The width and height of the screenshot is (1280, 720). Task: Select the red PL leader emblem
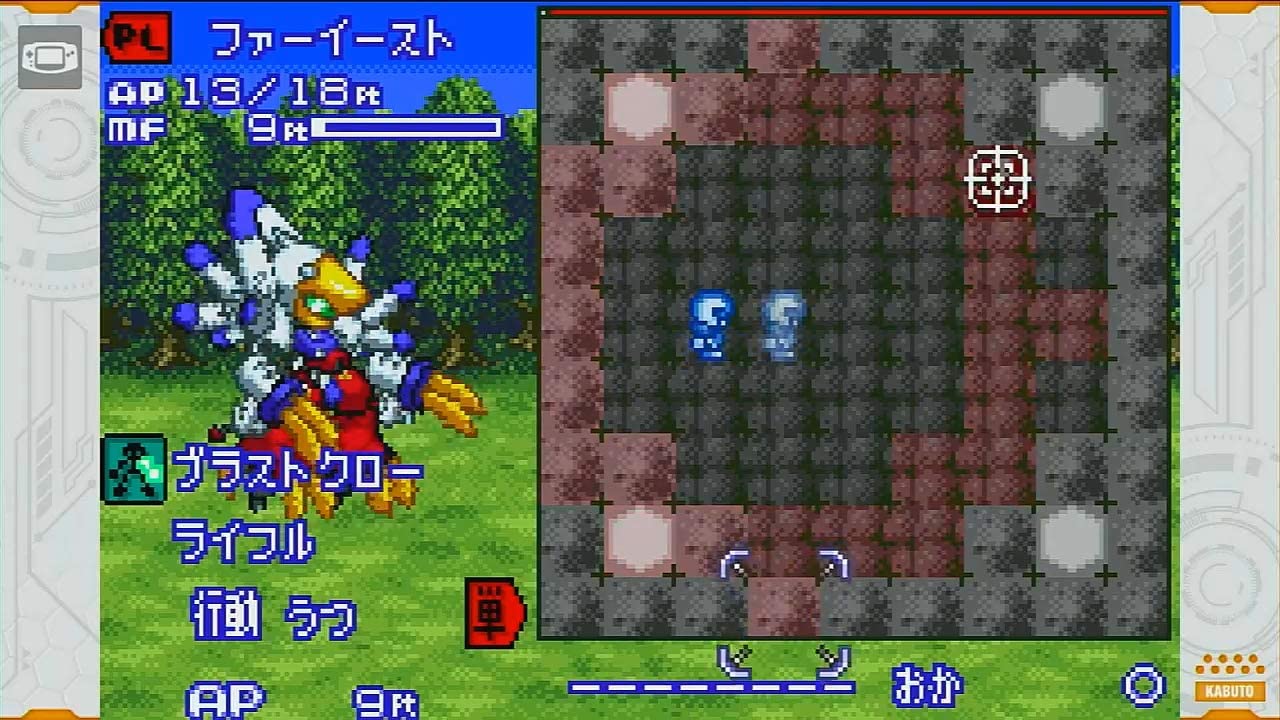click(141, 36)
